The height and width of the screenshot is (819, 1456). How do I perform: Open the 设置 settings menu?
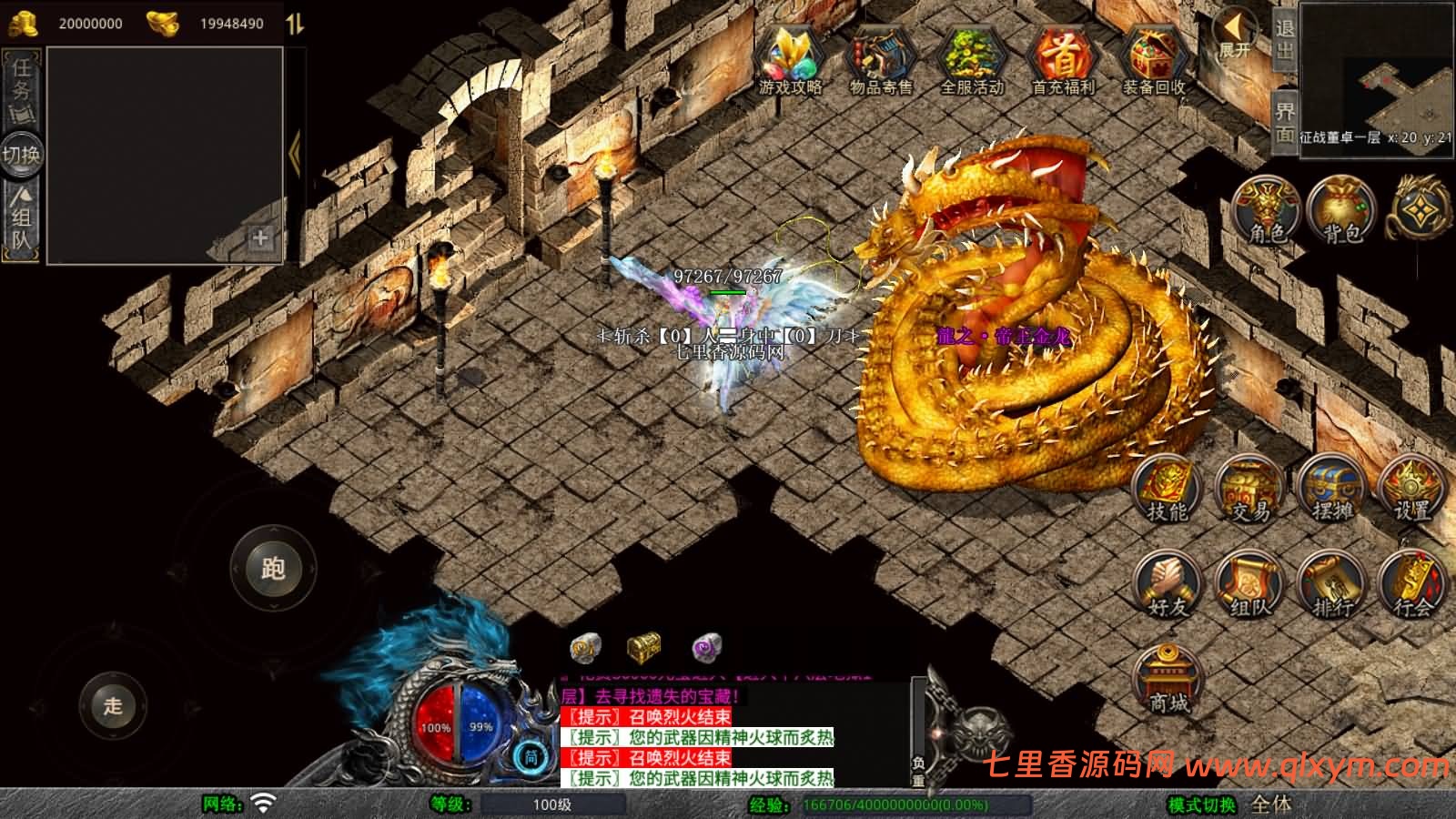tap(1411, 490)
